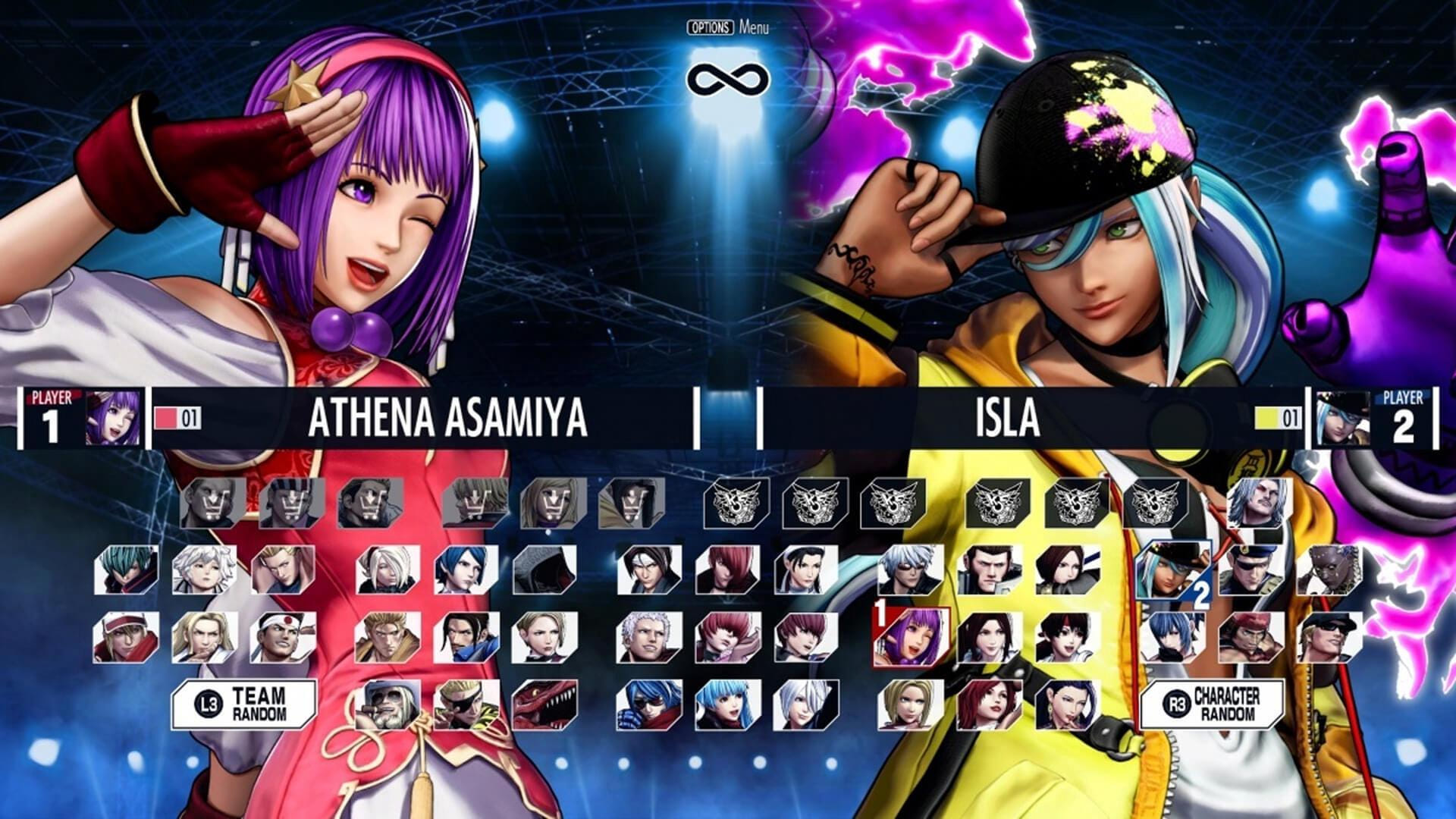
Task: Pick the white-haired sunglasses K' tile
Action: 910,570
